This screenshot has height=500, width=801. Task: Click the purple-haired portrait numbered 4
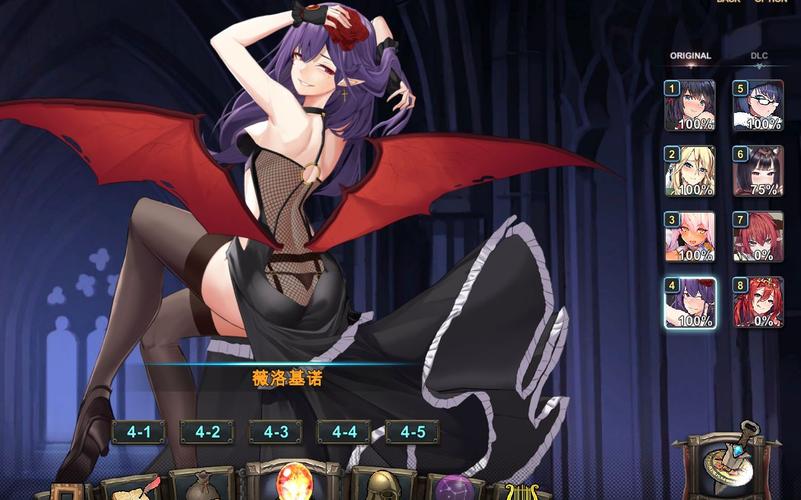[x=690, y=303]
